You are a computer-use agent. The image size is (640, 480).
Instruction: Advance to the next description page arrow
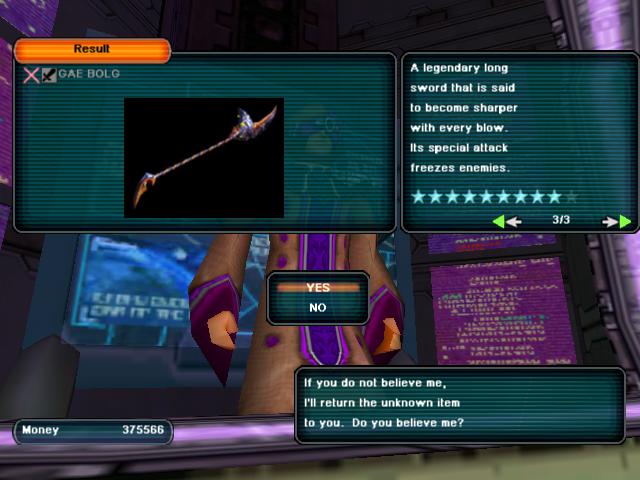618,221
